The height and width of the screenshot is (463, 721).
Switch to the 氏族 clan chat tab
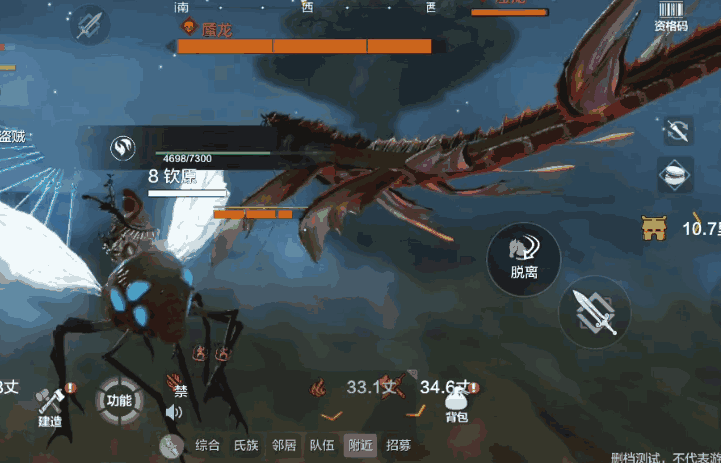point(246,446)
